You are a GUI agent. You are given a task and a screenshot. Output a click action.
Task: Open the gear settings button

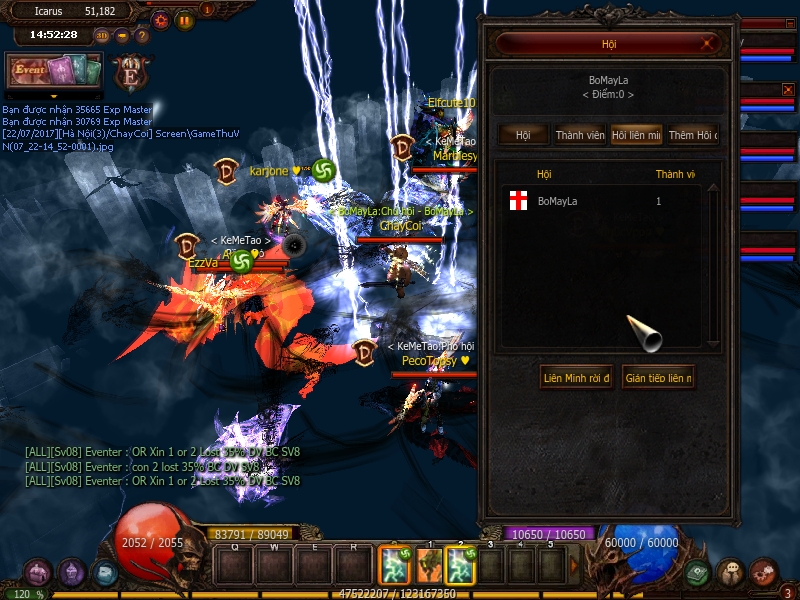(161, 19)
